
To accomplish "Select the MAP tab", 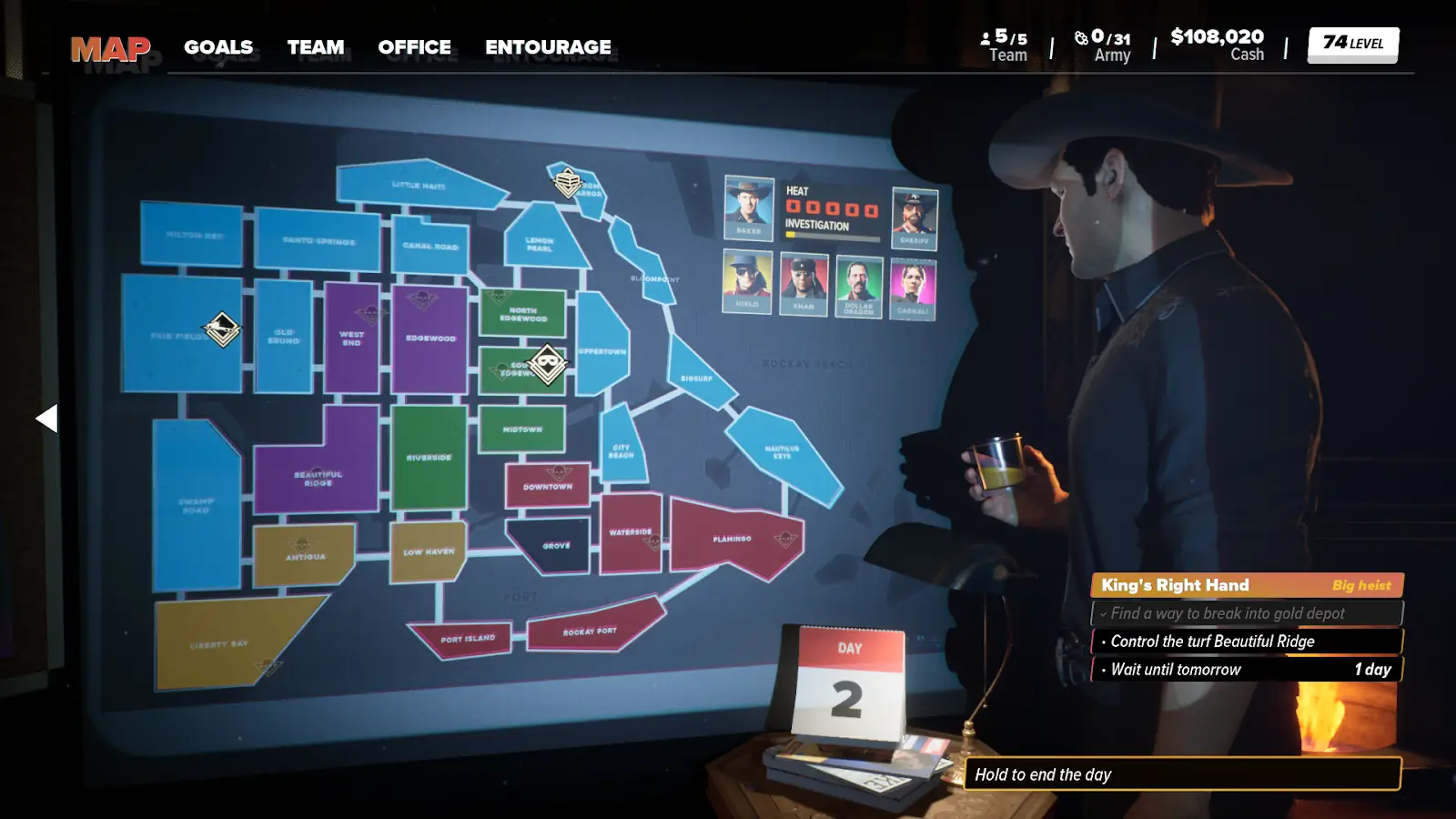I will 110,48.
